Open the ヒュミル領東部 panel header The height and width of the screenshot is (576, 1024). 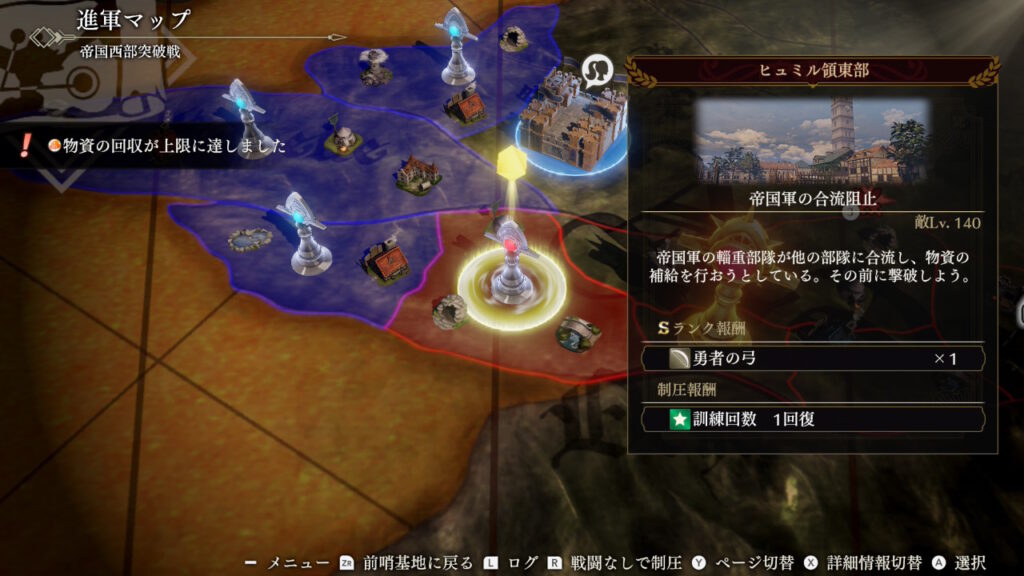pyautogui.click(x=812, y=71)
